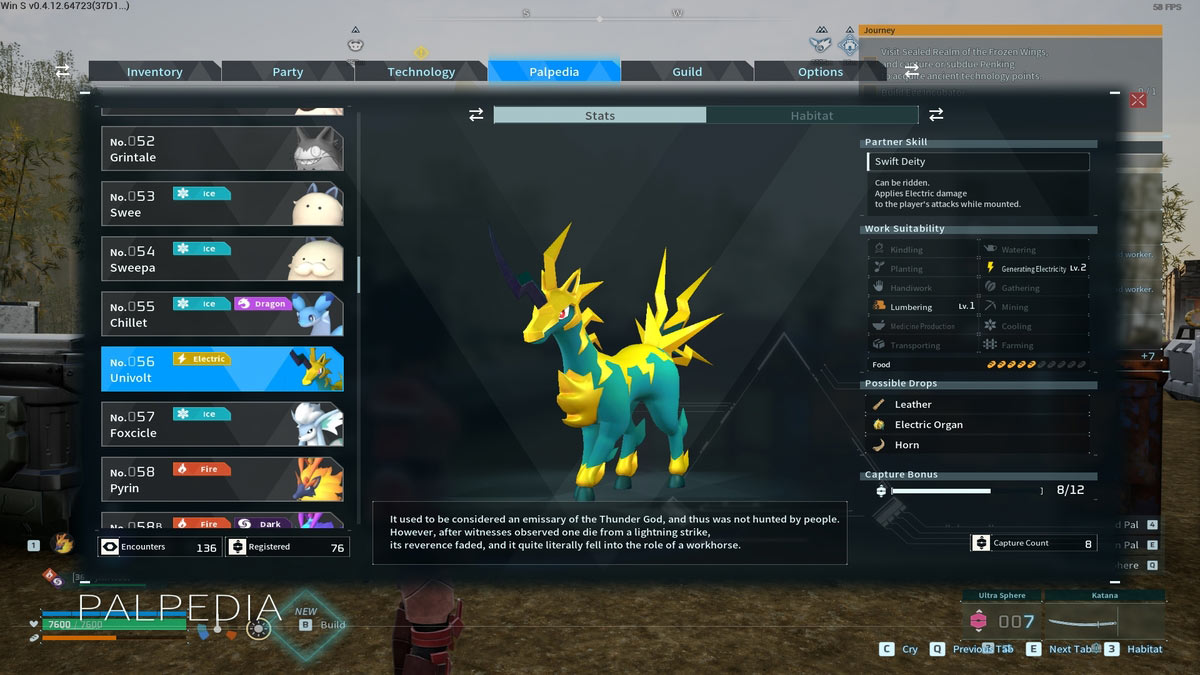Viewport: 1200px width, 675px height.
Task: Open the Inventory tab
Action: tap(154, 72)
